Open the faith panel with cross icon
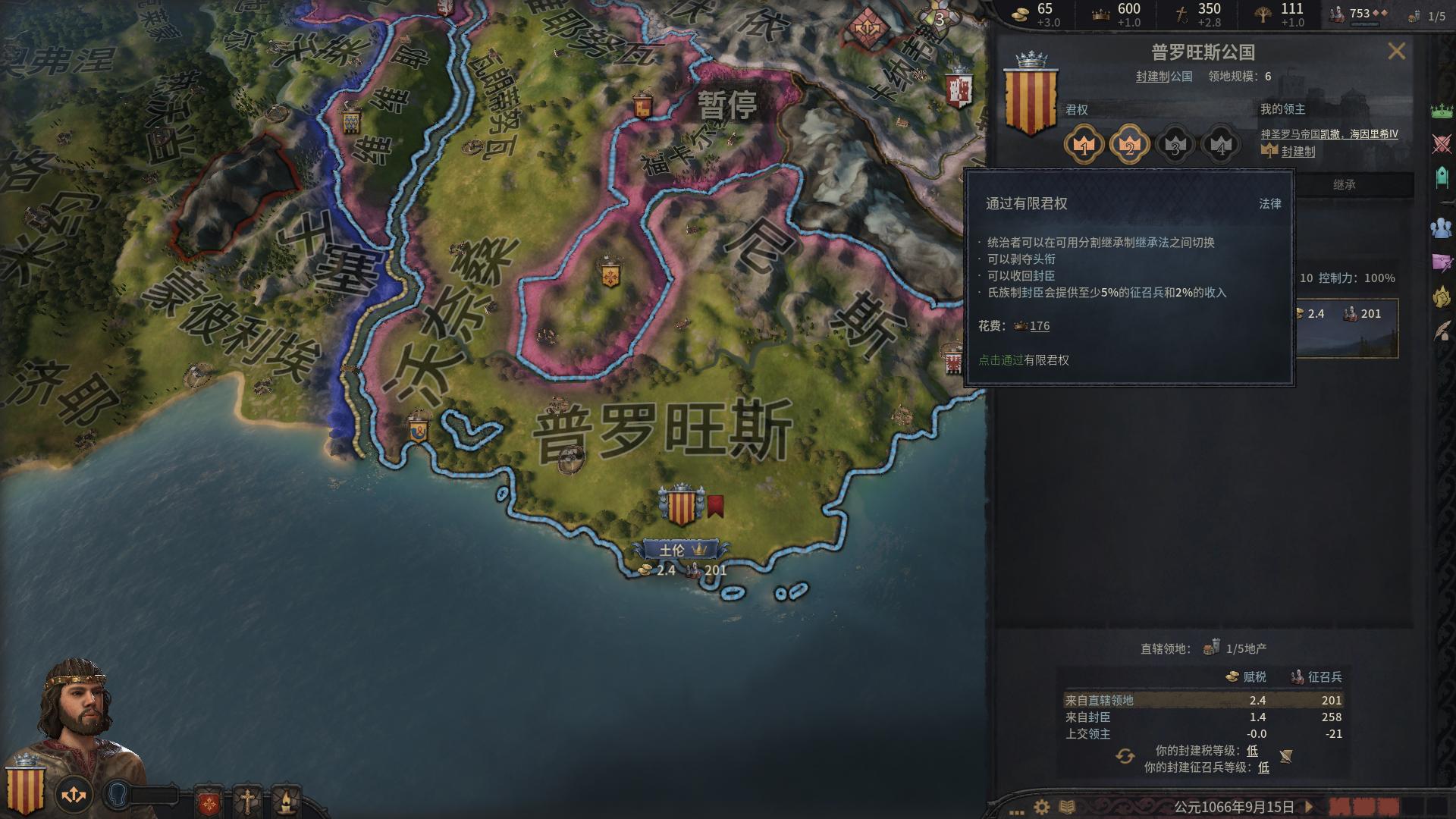Screen dimensions: 1456x819 click(248, 798)
